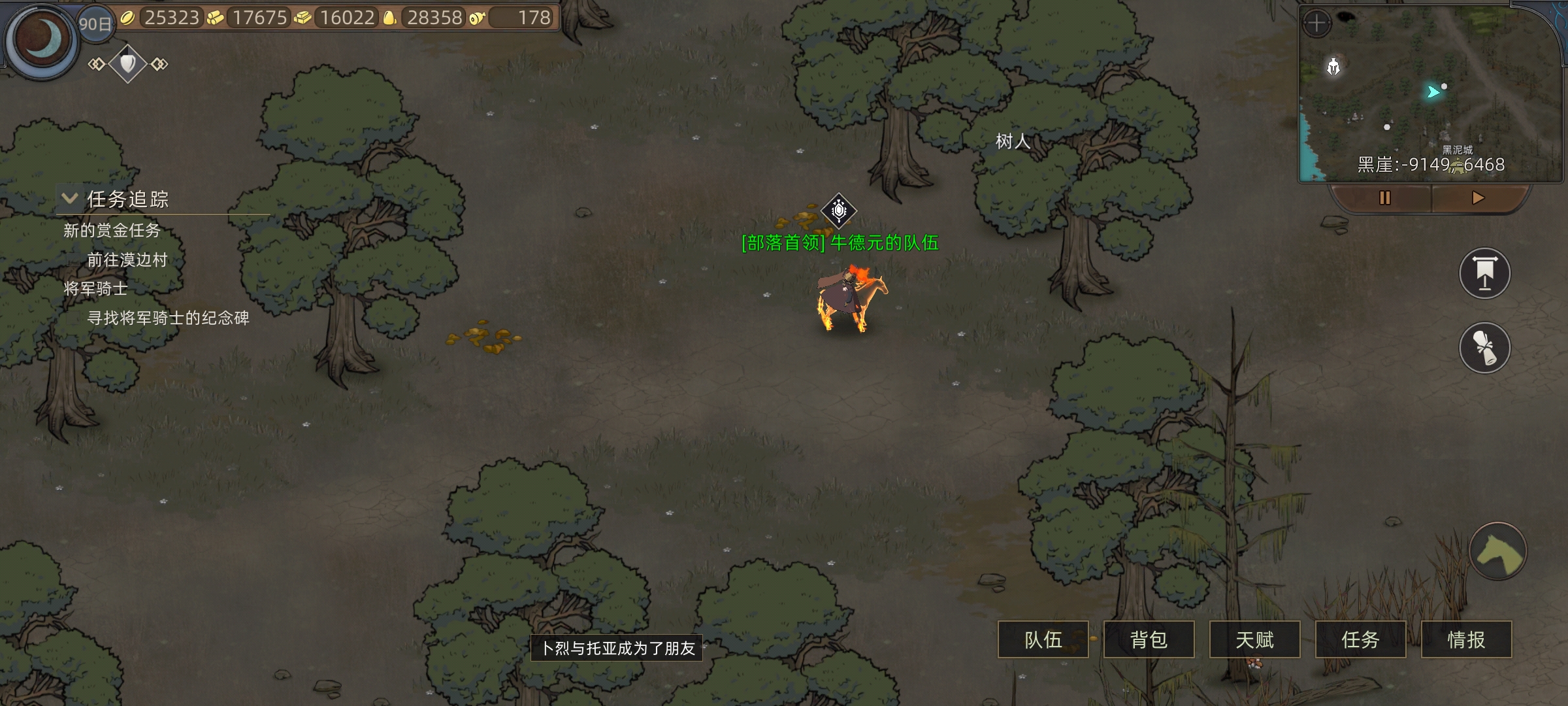Toggle the horse mount button
Screen dimensions: 1568x706
tap(1497, 551)
